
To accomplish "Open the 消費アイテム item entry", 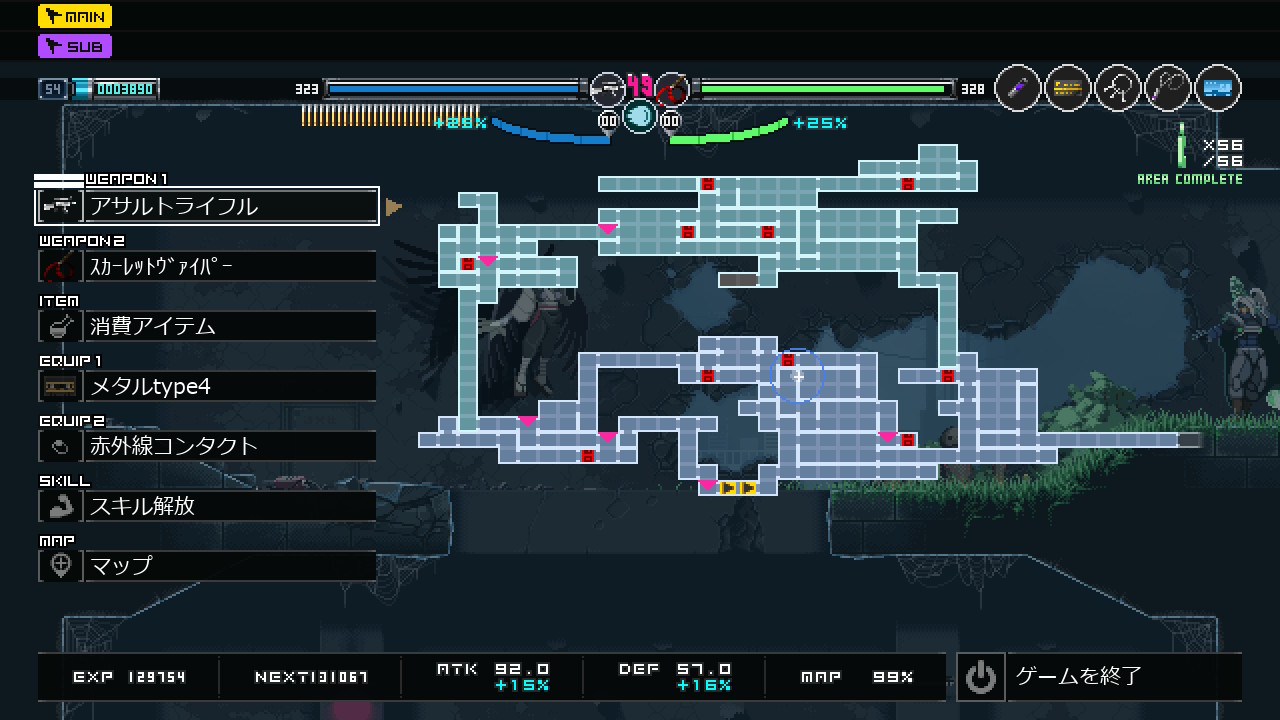I will point(207,326).
